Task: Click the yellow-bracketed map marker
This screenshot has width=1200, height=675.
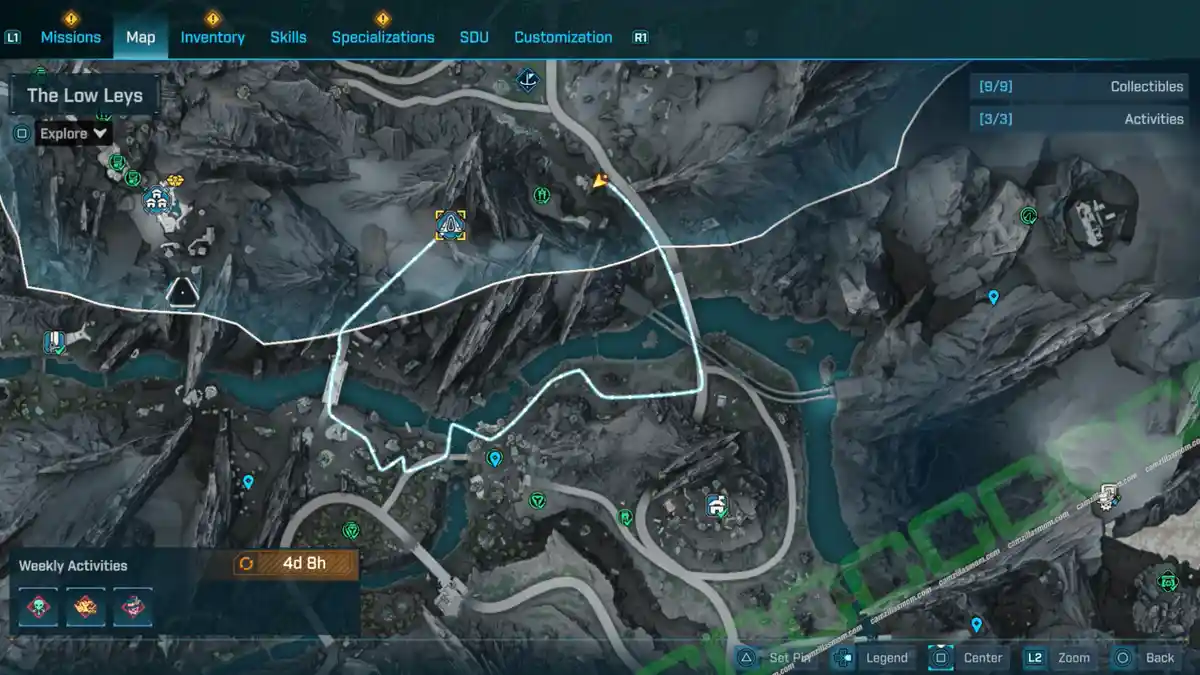Action: 451,225
